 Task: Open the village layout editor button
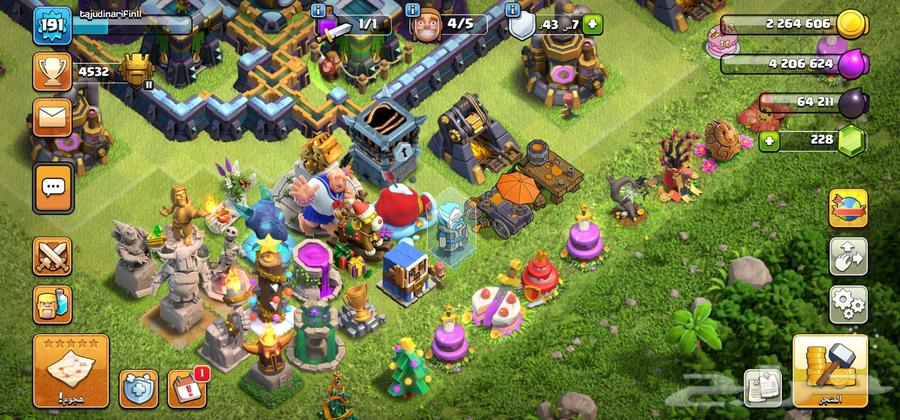point(848,256)
